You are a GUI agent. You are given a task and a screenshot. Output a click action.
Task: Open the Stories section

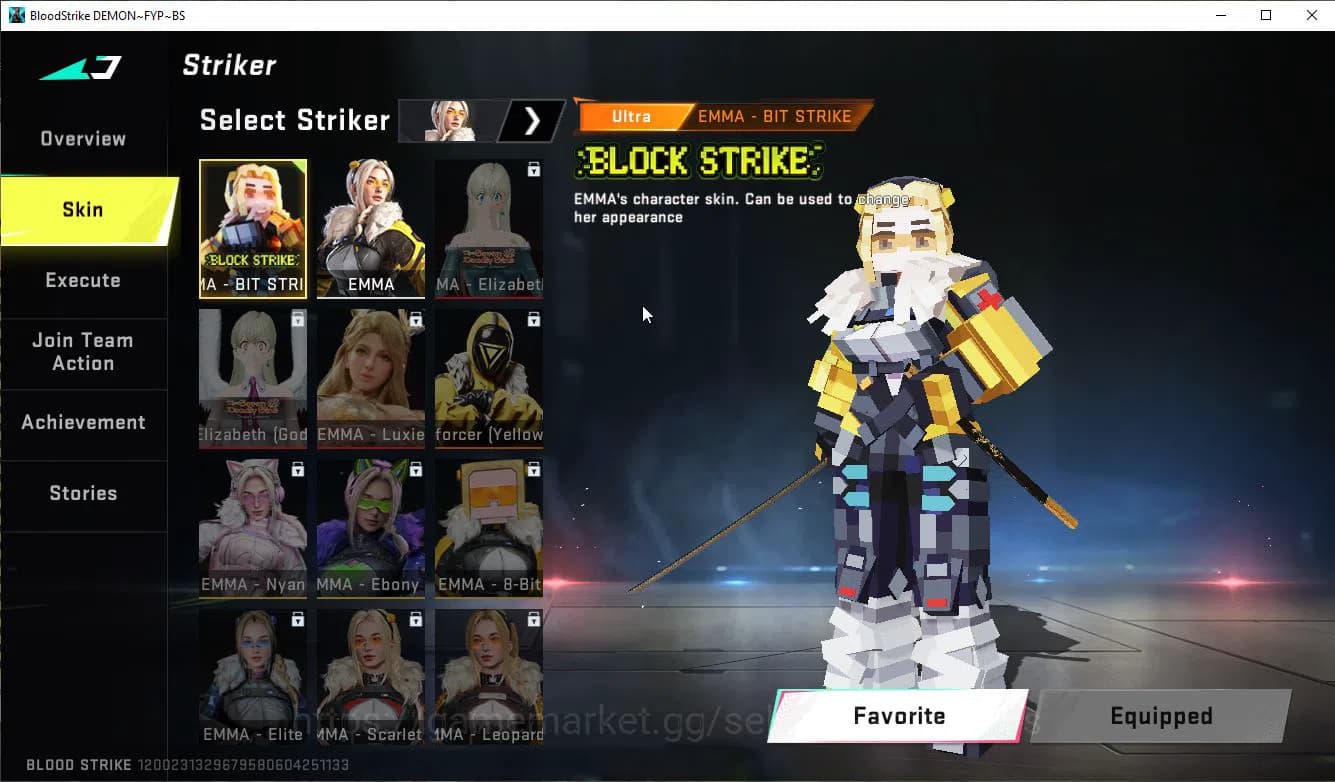[x=84, y=493]
